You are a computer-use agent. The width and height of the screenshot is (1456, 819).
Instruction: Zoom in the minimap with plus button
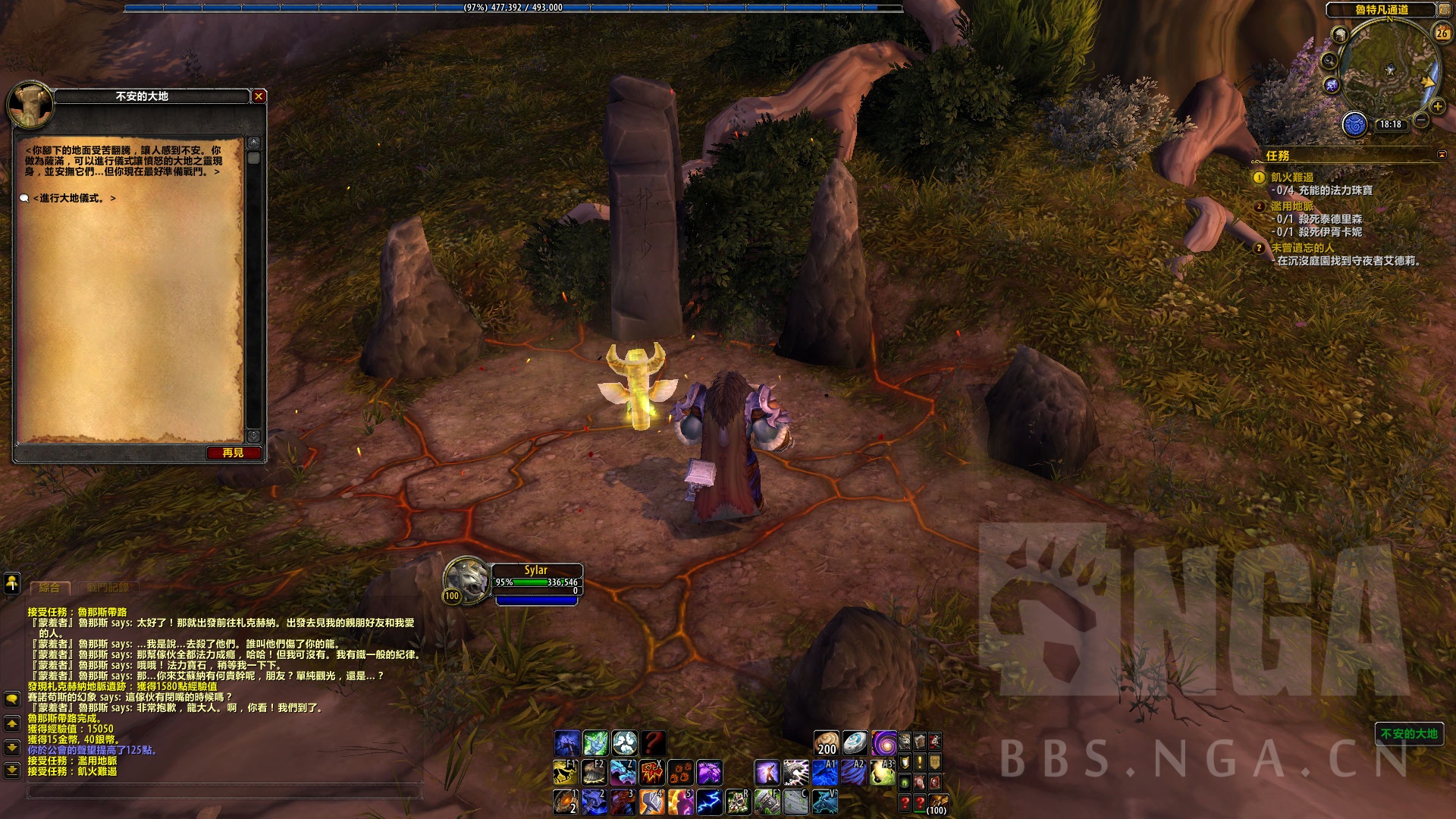point(1437,107)
